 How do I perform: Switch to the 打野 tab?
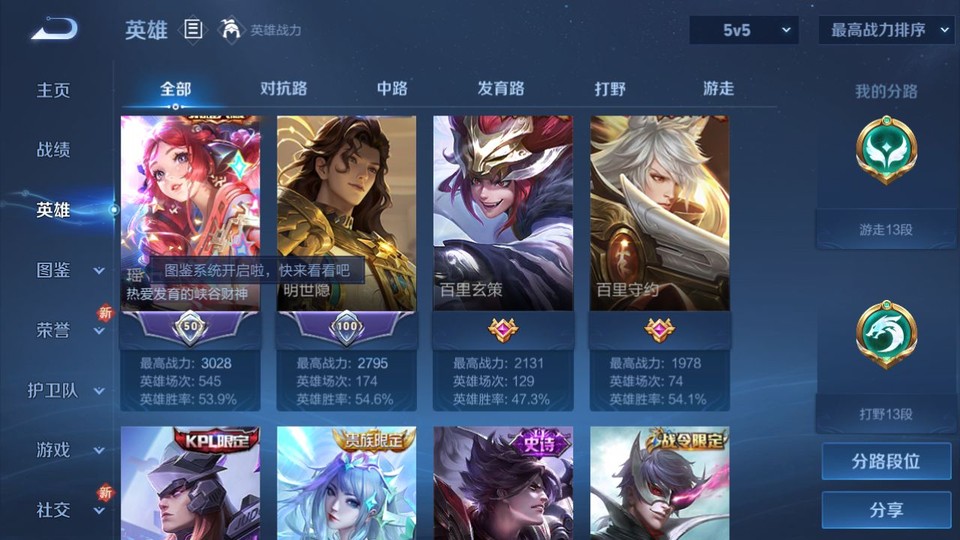610,88
